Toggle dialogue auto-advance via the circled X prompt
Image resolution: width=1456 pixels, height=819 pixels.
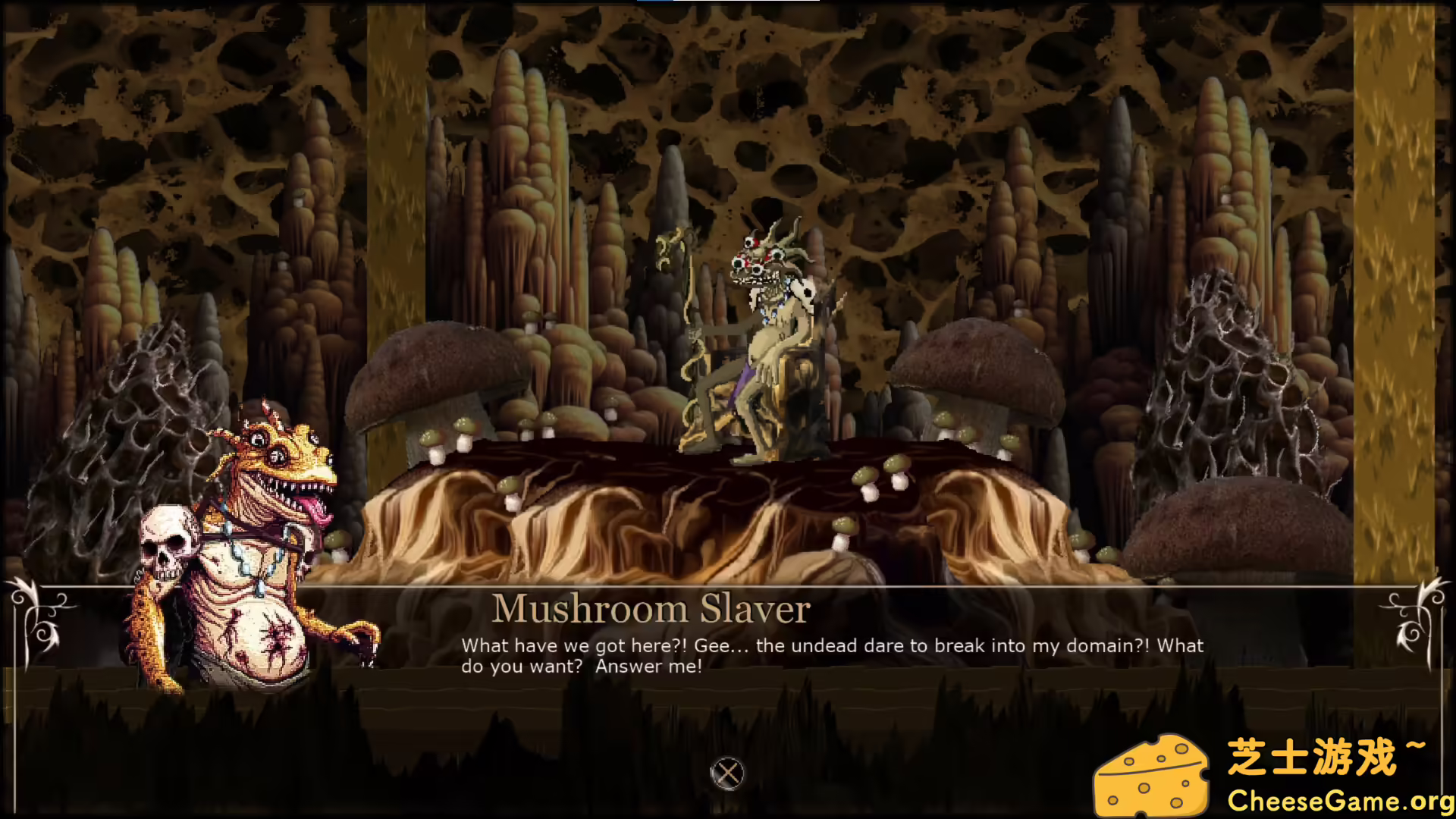(728, 773)
